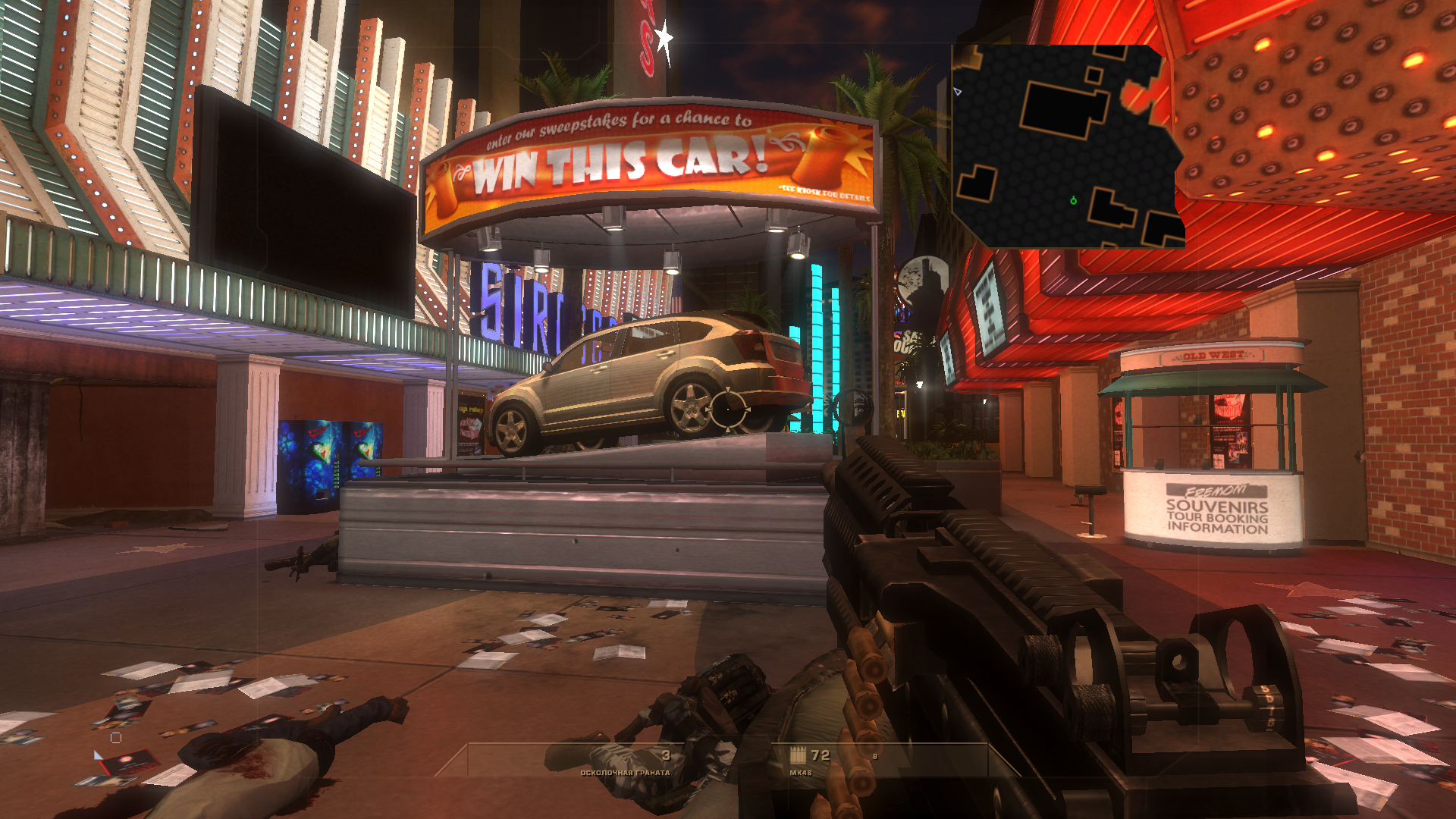The image size is (1456, 819).
Task: Click the green player marker on minimap
Action: 1073,200
